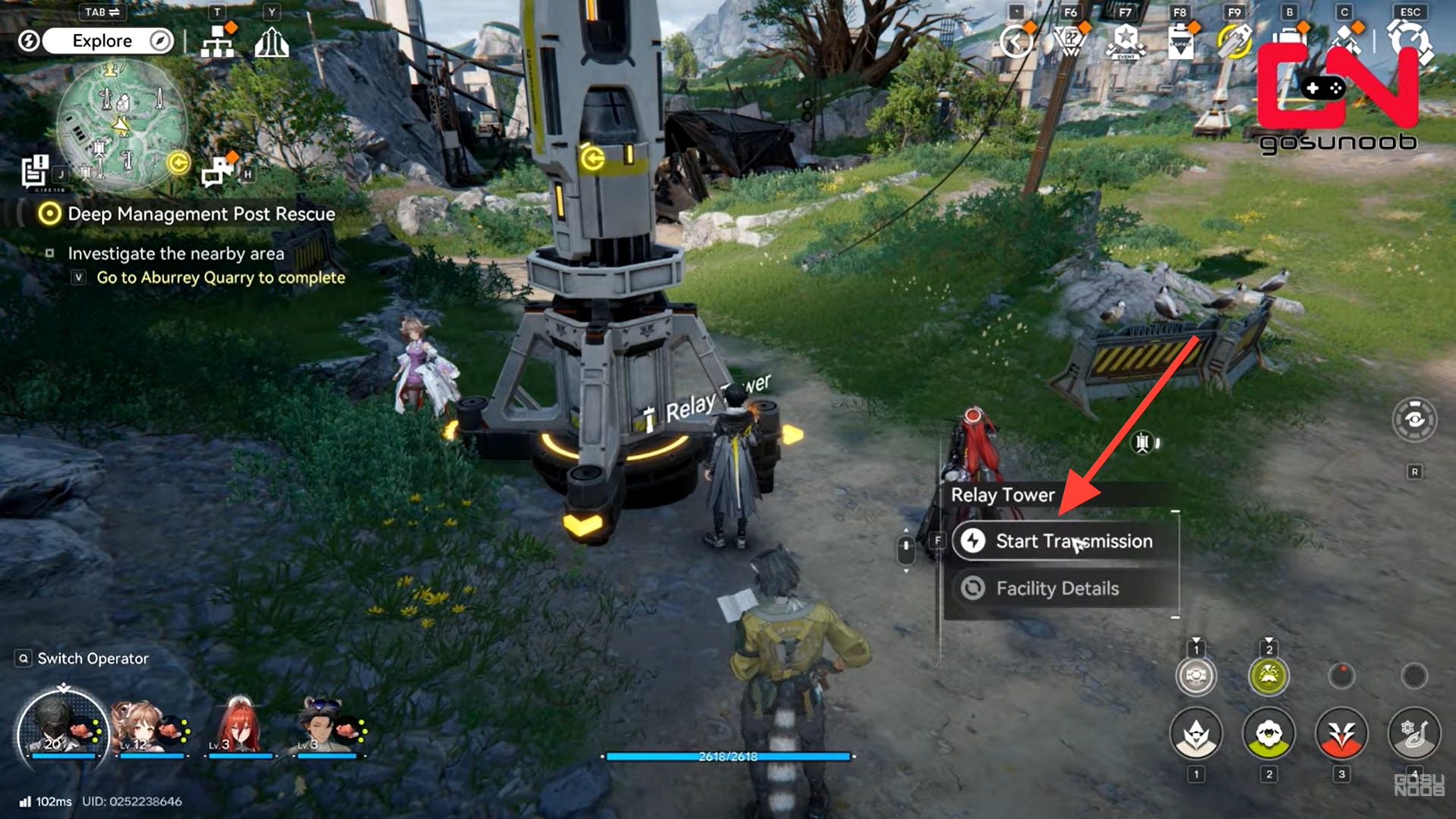Open the circular minimap
The width and height of the screenshot is (1456, 819).
click(122, 126)
